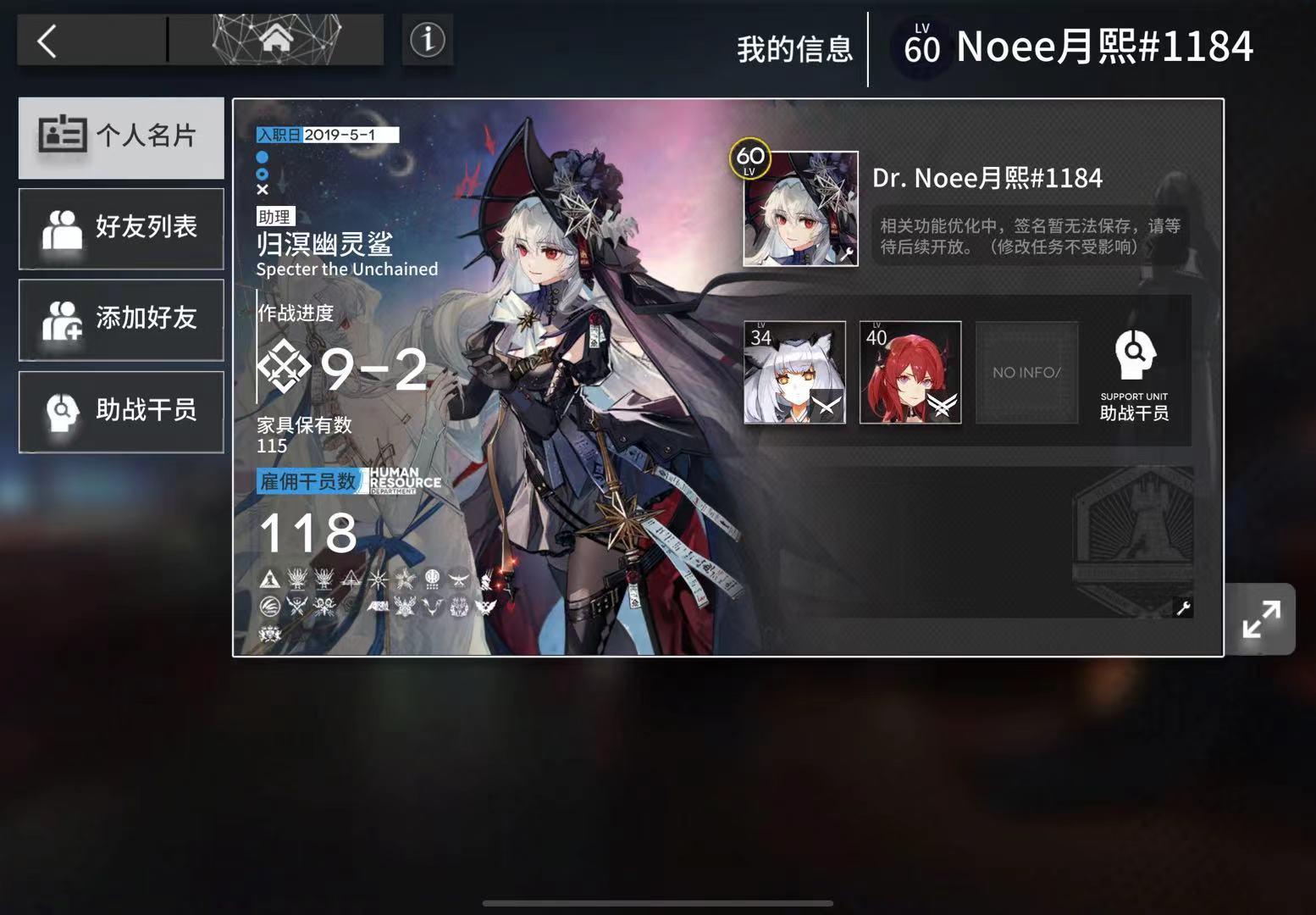Select the second blue ringed dot indicator

(261, 174)
